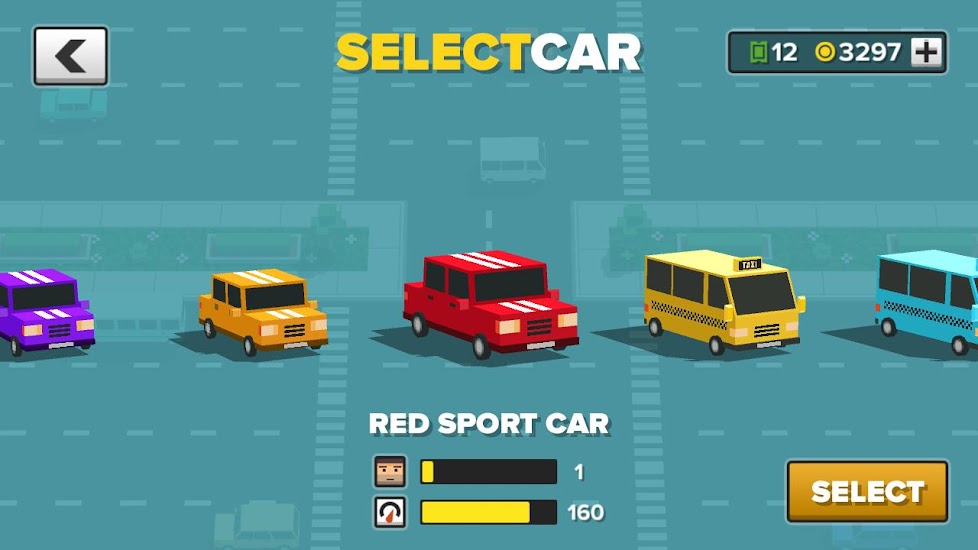Open the plus button to add currency

927,52
